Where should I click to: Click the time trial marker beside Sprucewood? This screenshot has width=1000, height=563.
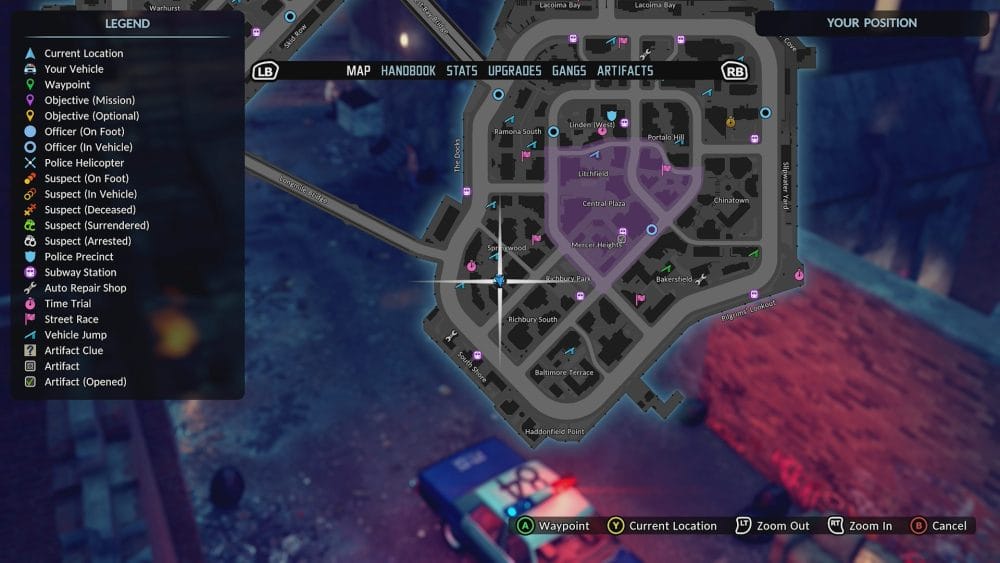coord(471,265)
